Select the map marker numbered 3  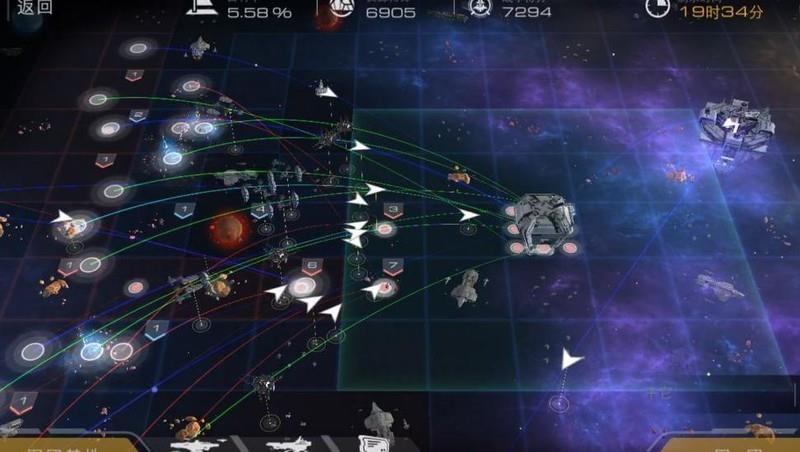point(393,211)
